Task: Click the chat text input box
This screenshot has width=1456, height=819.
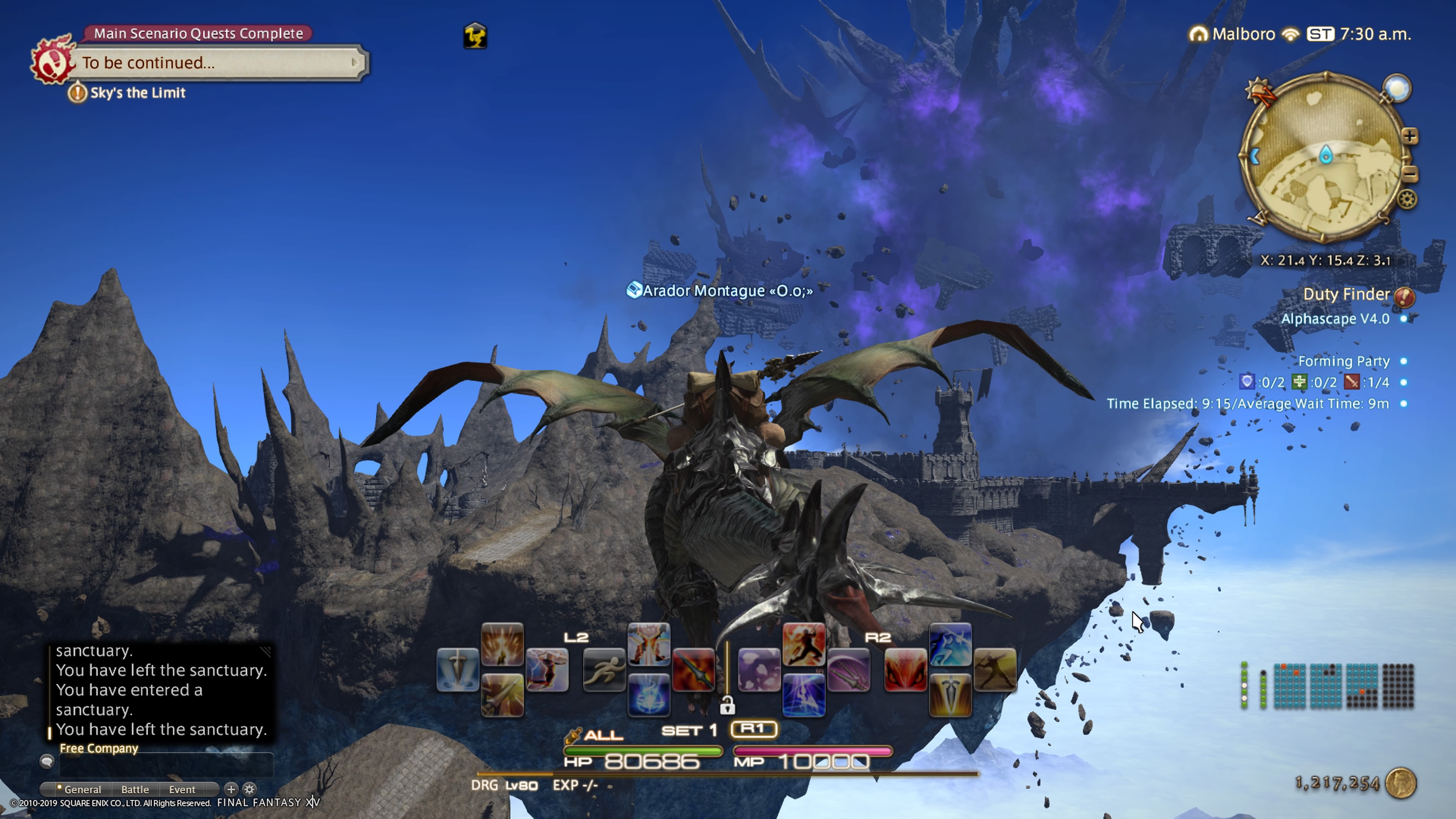Action: (166, 764)
